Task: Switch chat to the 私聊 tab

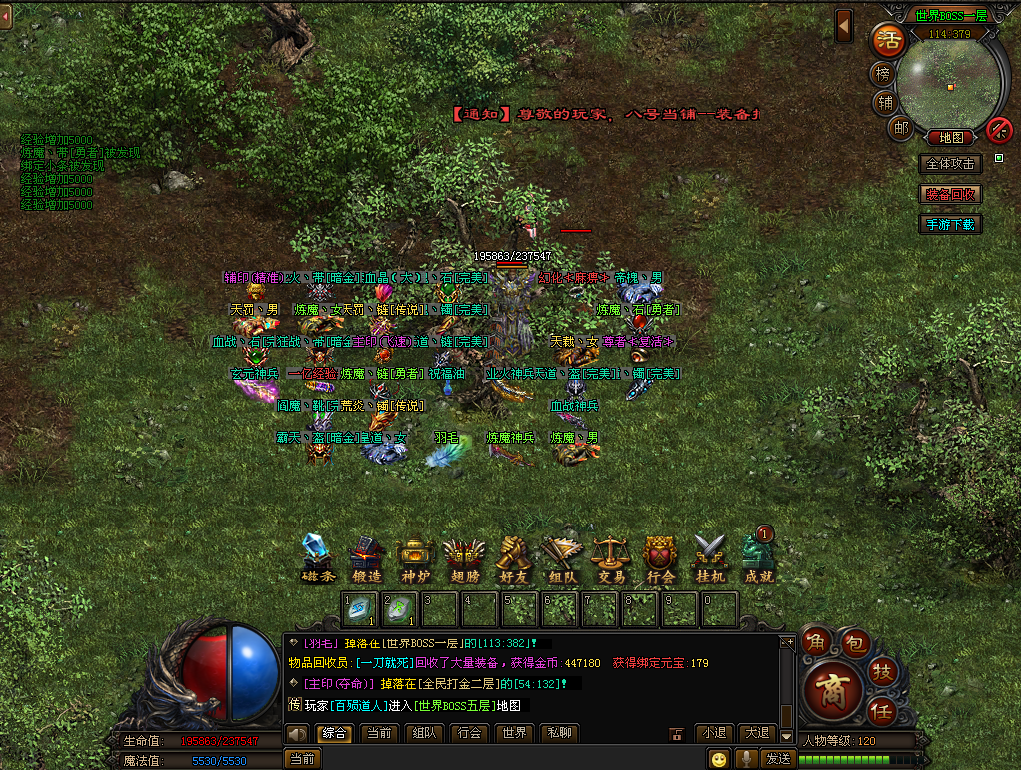Action: coord(560,733)
